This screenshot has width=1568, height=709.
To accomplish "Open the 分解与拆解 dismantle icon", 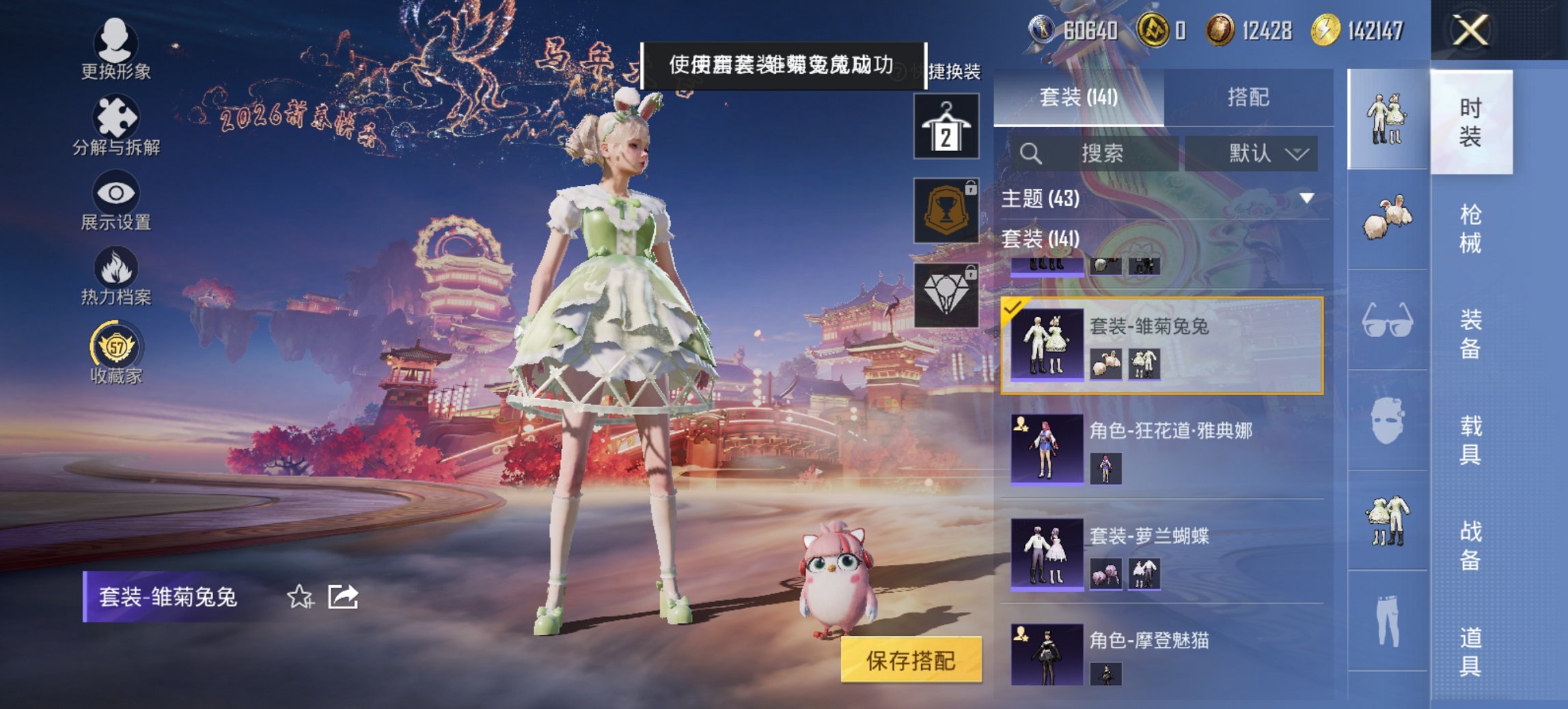I will (116, 118).
